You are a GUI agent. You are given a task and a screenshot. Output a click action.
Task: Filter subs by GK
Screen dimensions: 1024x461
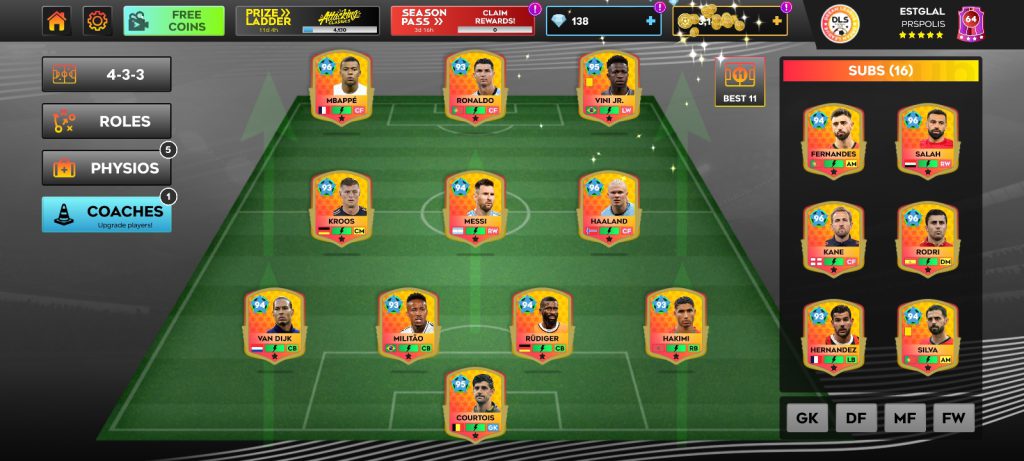tap(807, 417)
